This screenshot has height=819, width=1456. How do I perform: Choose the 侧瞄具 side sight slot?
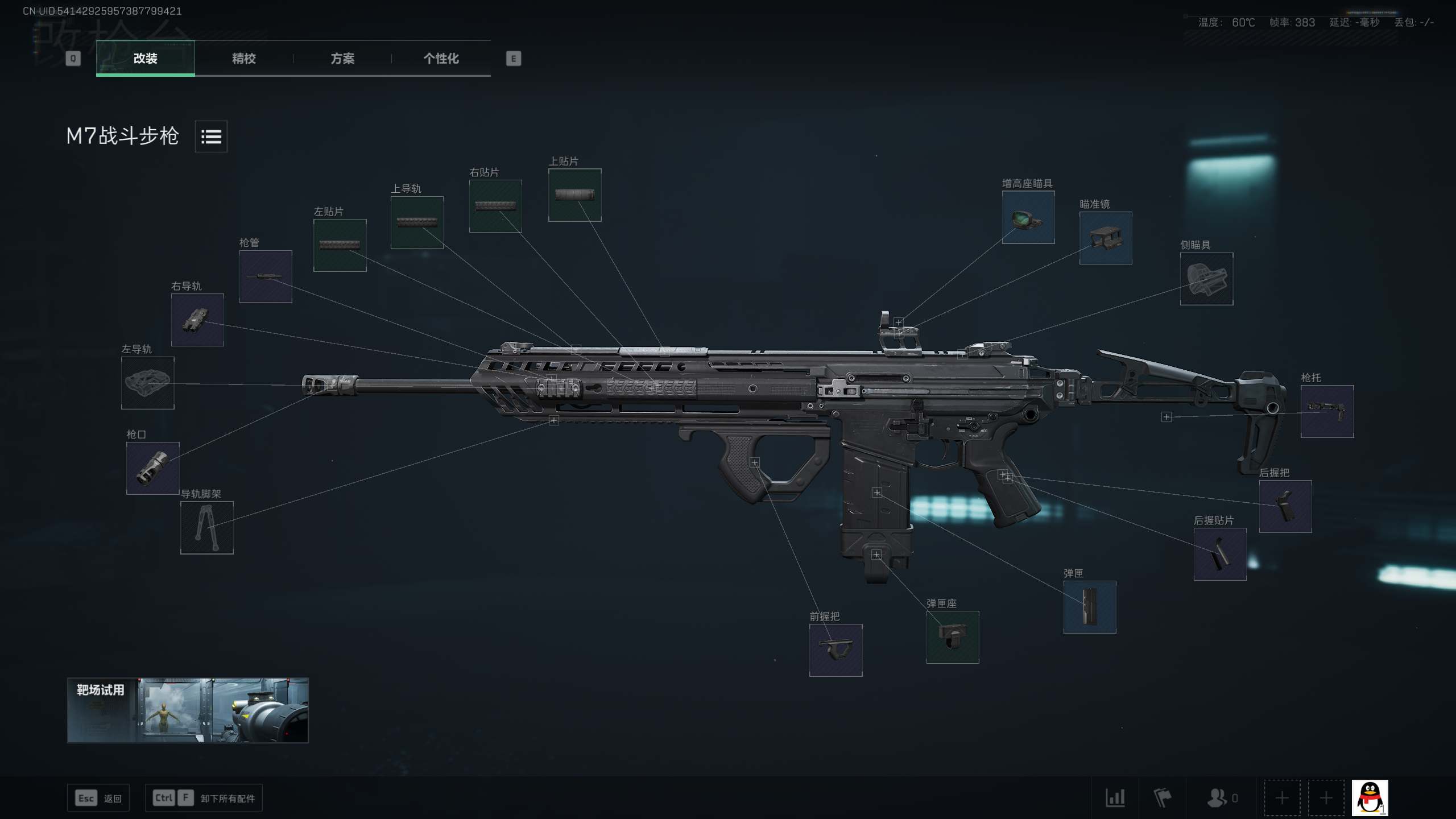click(1206, 279)
